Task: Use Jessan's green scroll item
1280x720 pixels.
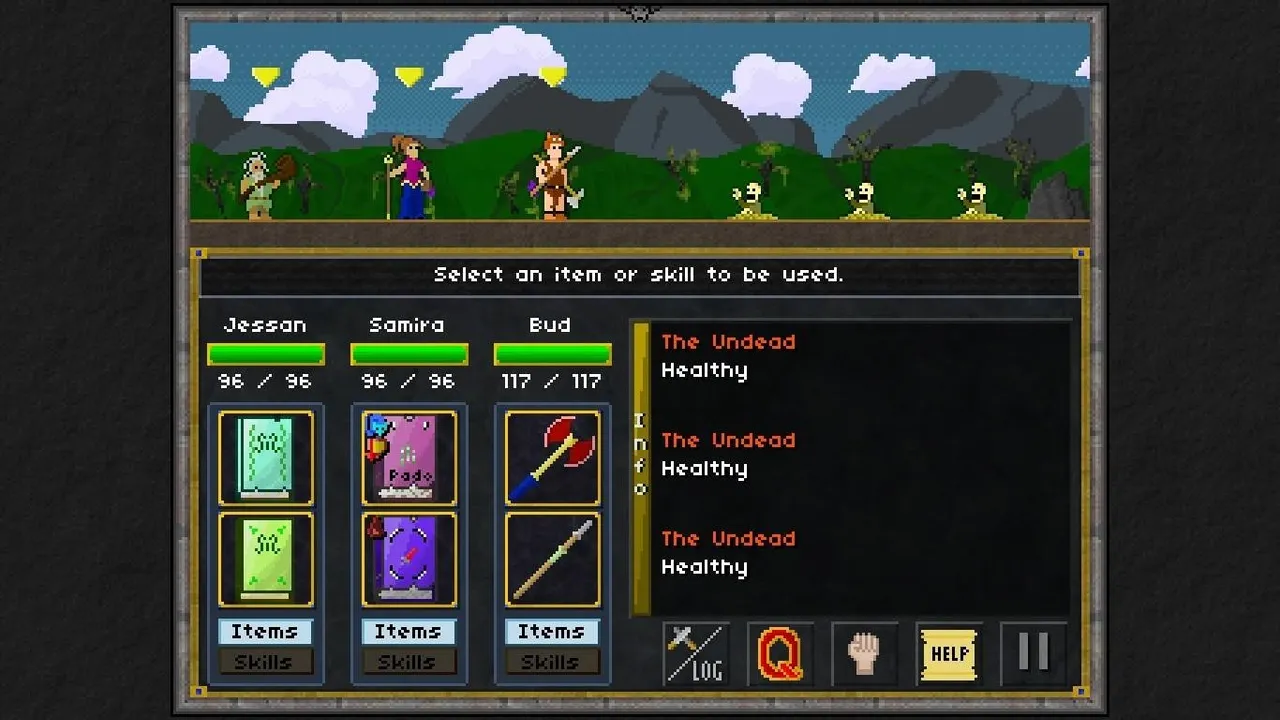Action: pyautogui.click(x=266, y=560)
